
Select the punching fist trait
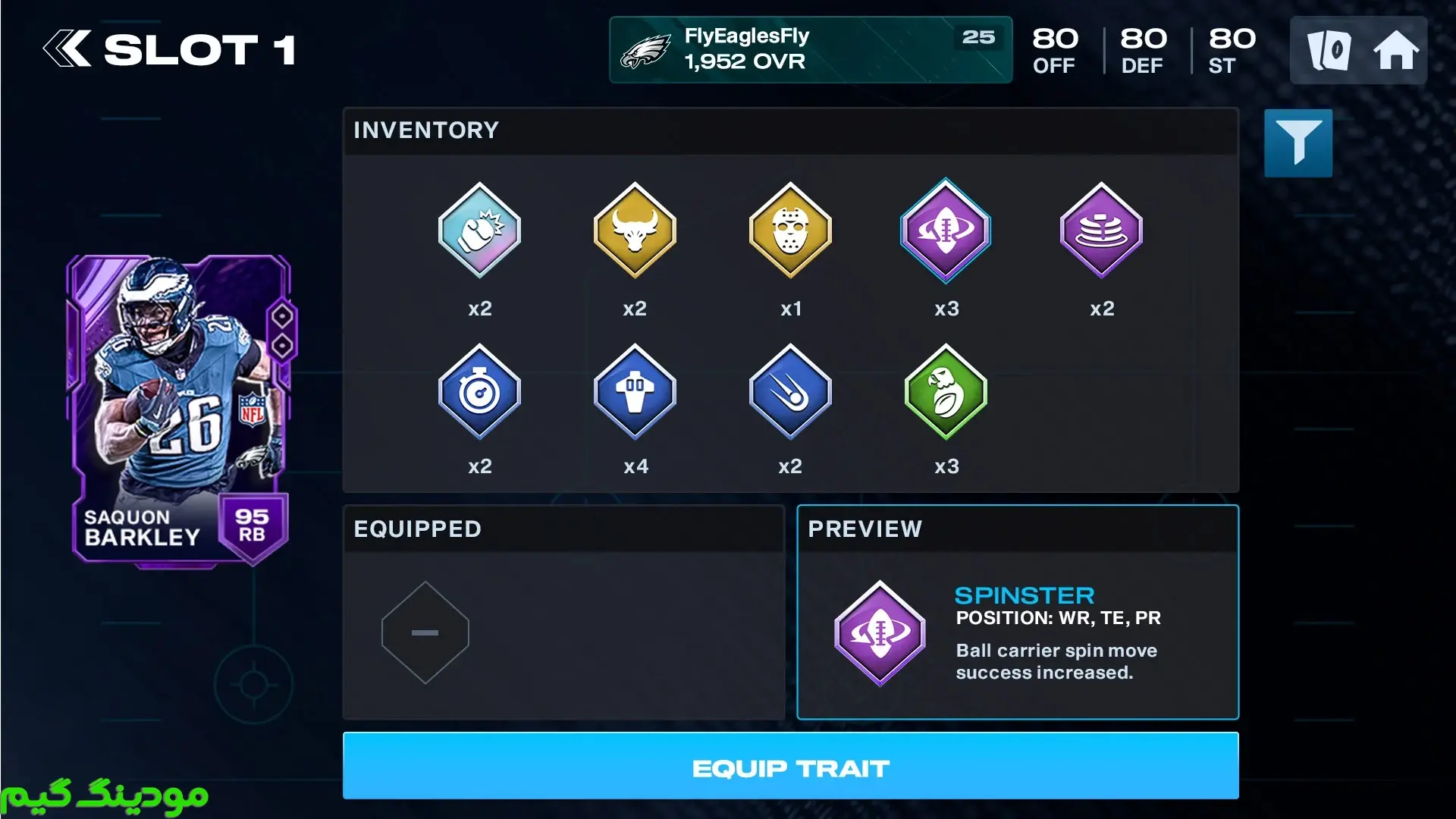[x=479, y=231]
